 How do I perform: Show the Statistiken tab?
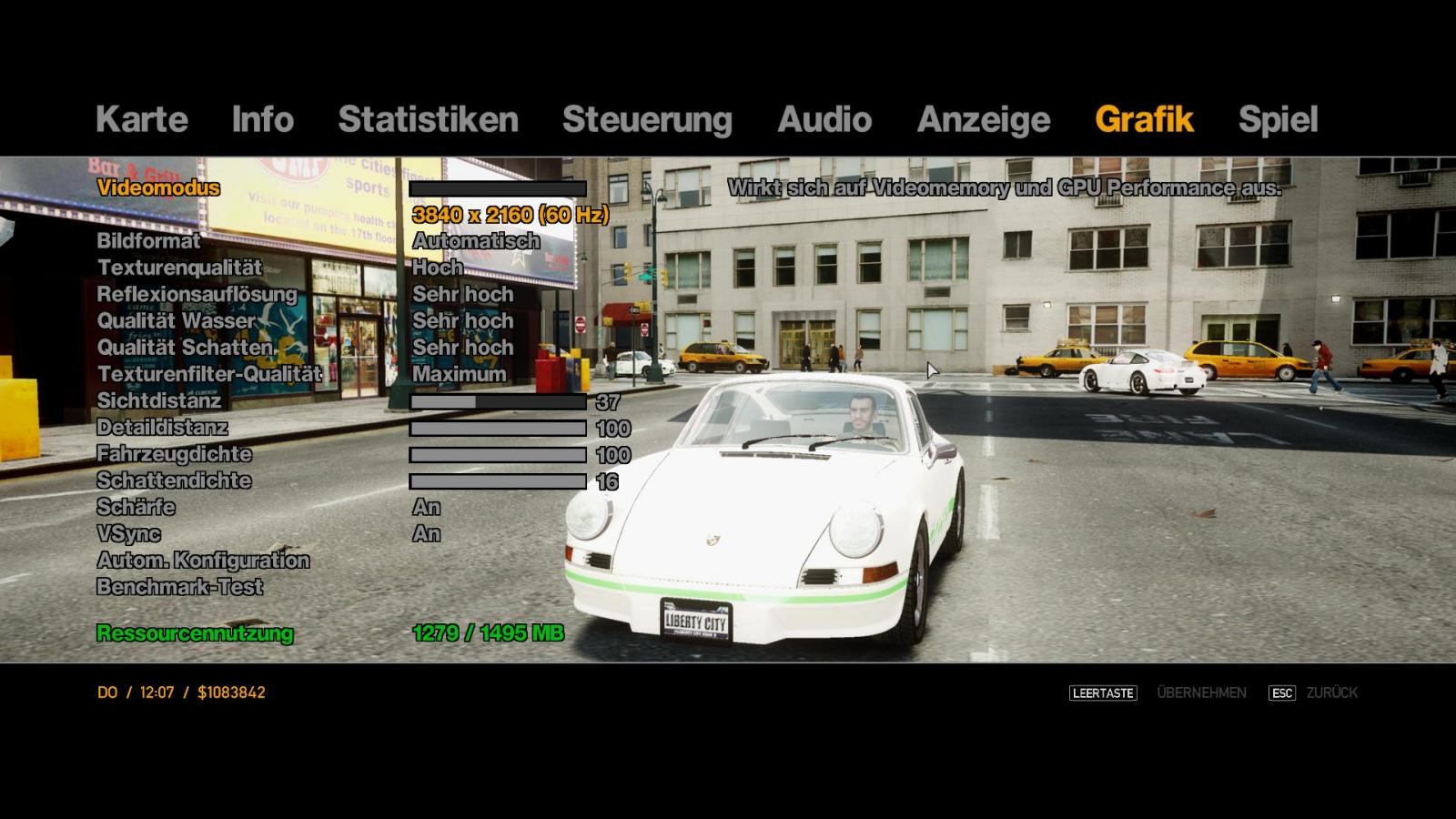[428, 119]
